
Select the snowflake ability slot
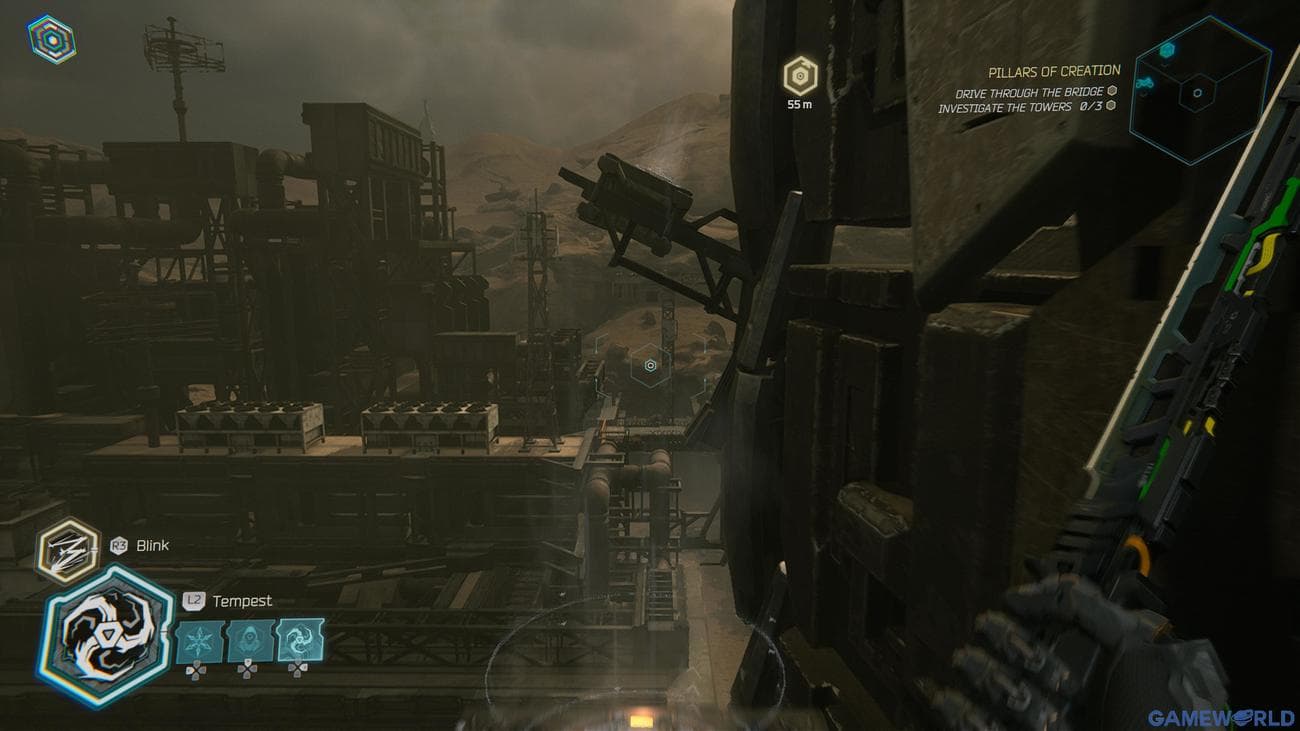[200, 641]
